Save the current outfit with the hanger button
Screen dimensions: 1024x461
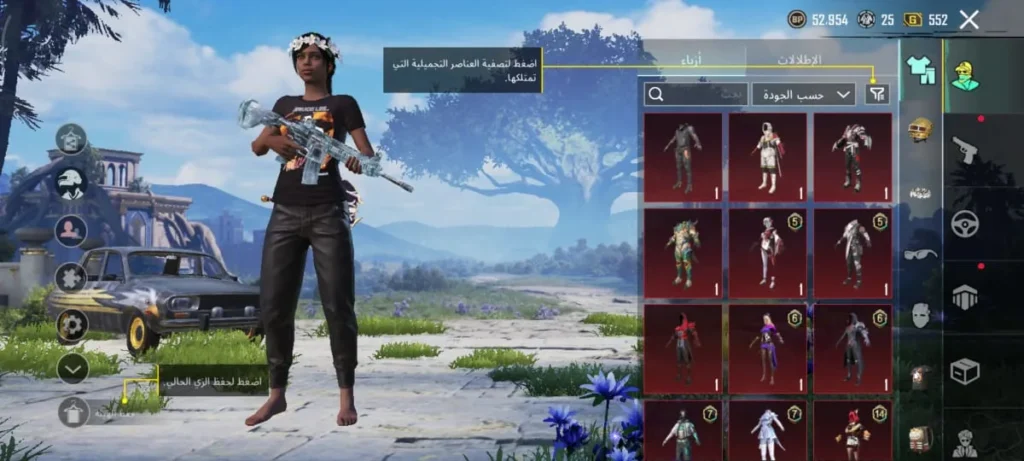pos(72,411)
